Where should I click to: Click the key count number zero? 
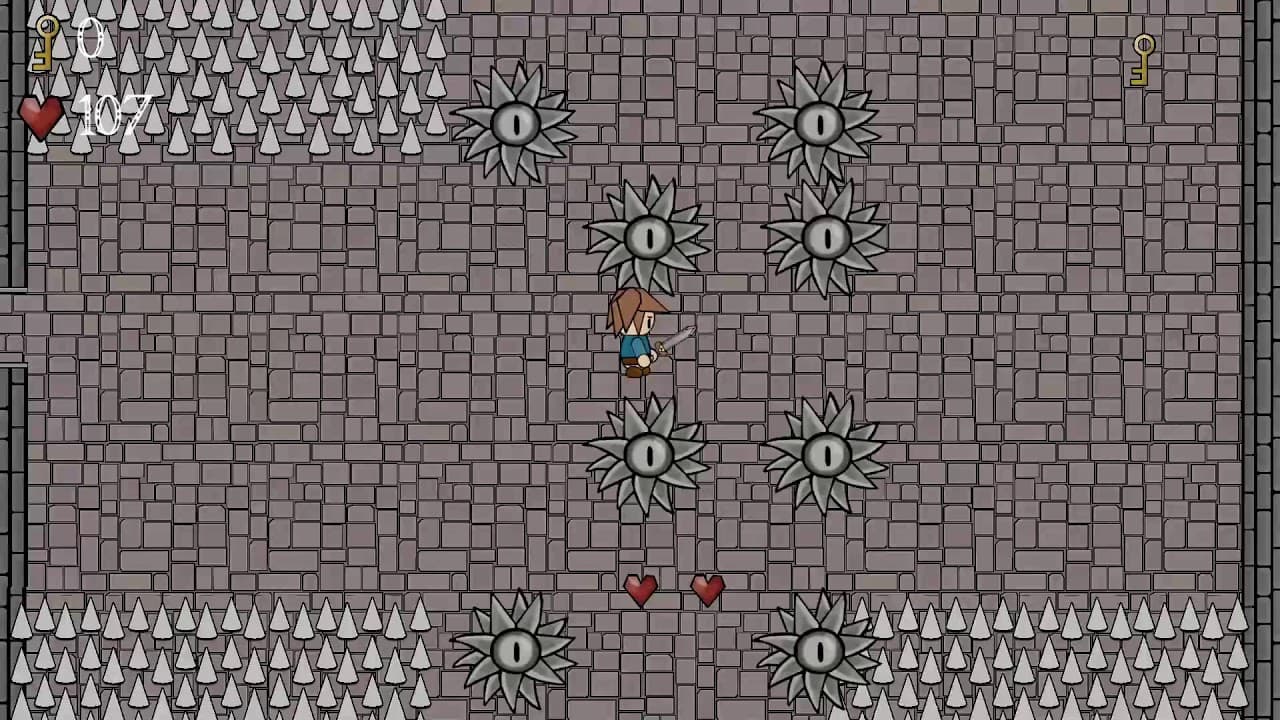[x=88, y=40]
